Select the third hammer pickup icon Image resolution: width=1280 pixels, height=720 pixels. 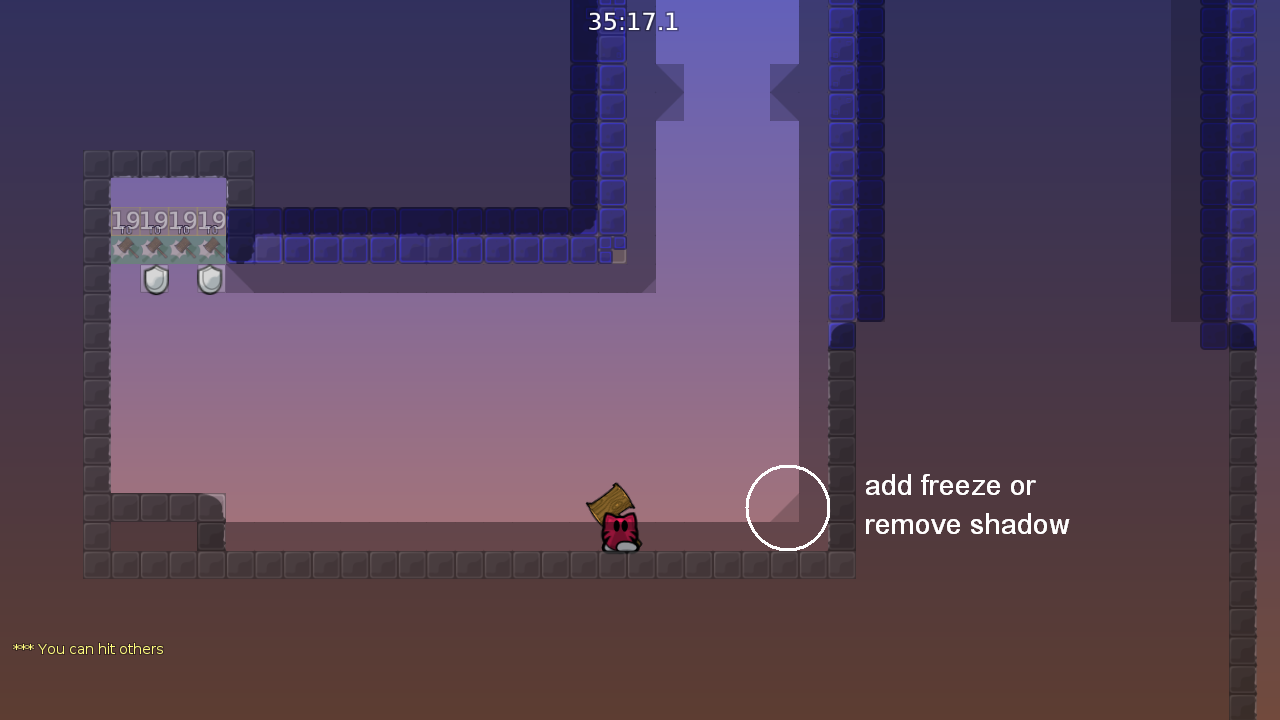(x=184, y=248)
